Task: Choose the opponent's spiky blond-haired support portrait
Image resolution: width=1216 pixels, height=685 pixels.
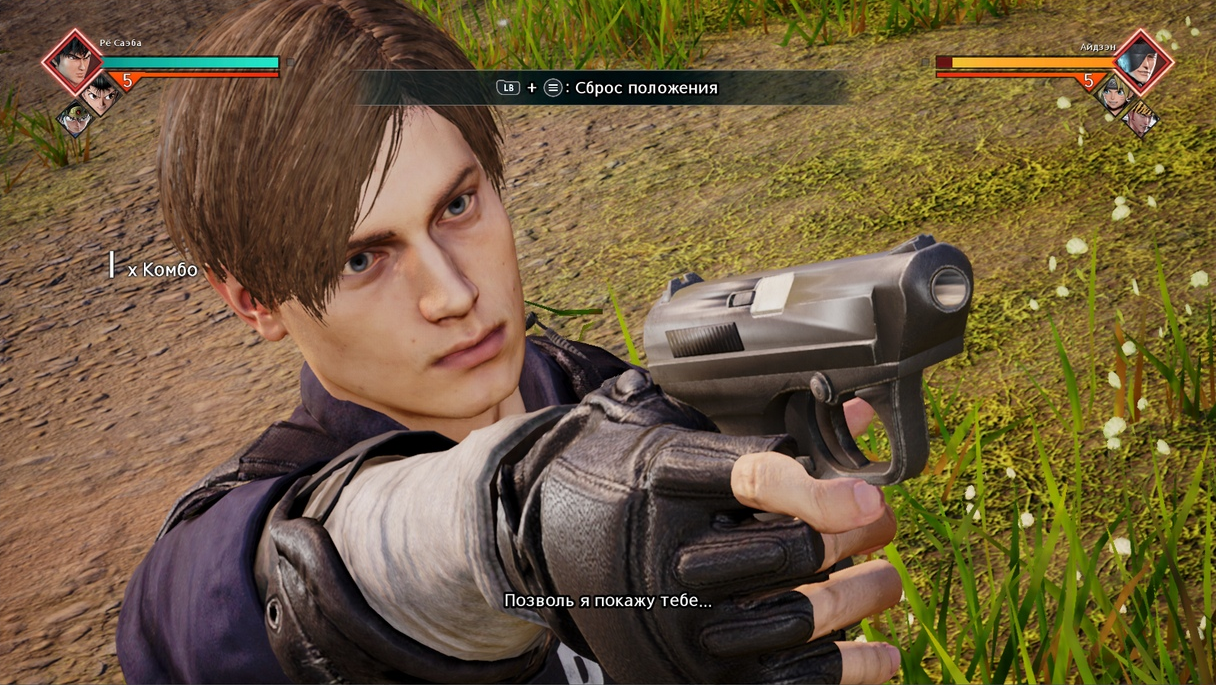Action: [x=1140, y=120]
